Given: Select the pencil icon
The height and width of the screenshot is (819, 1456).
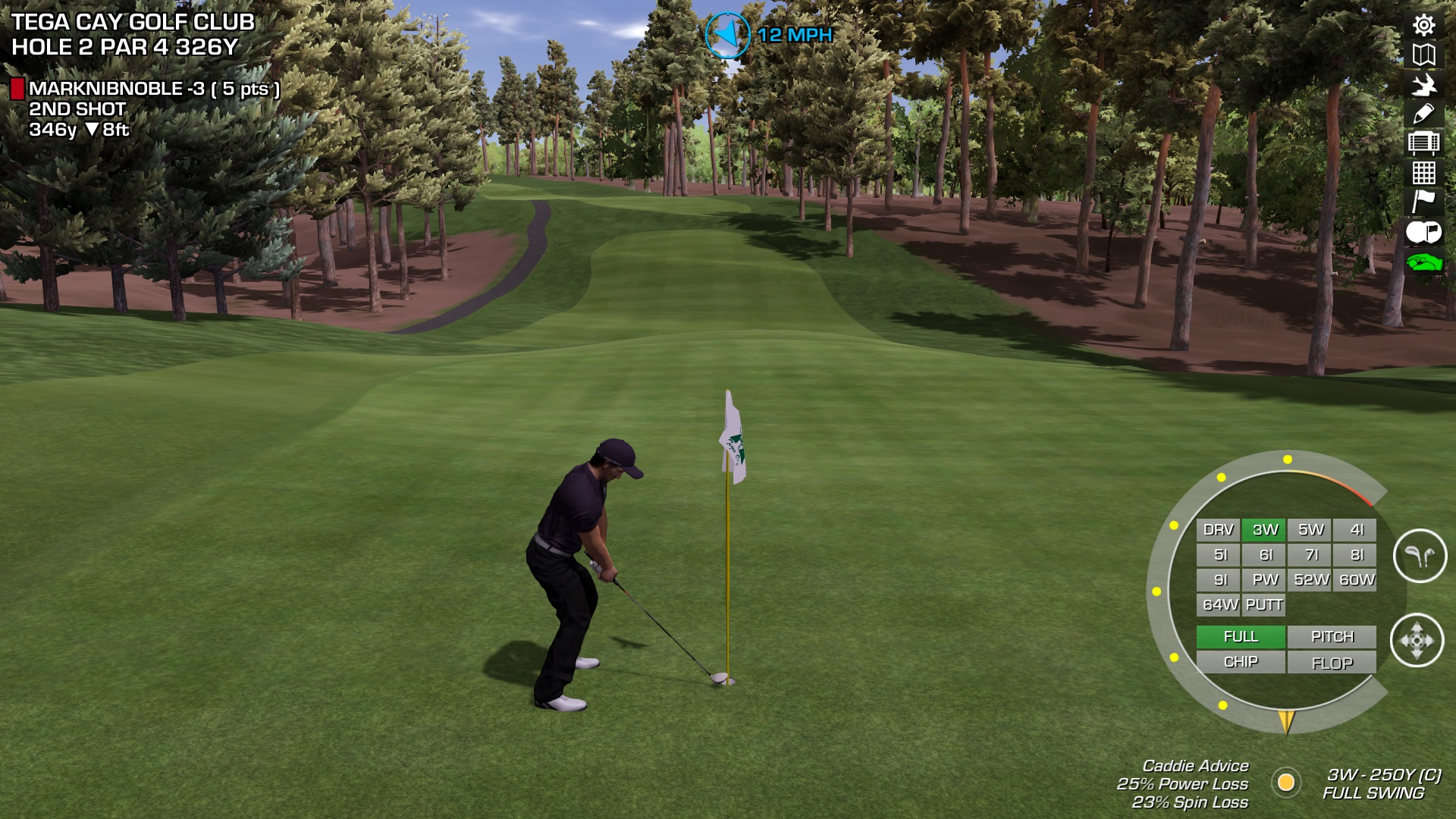Looking at the screenshot, I should 1423,114.
